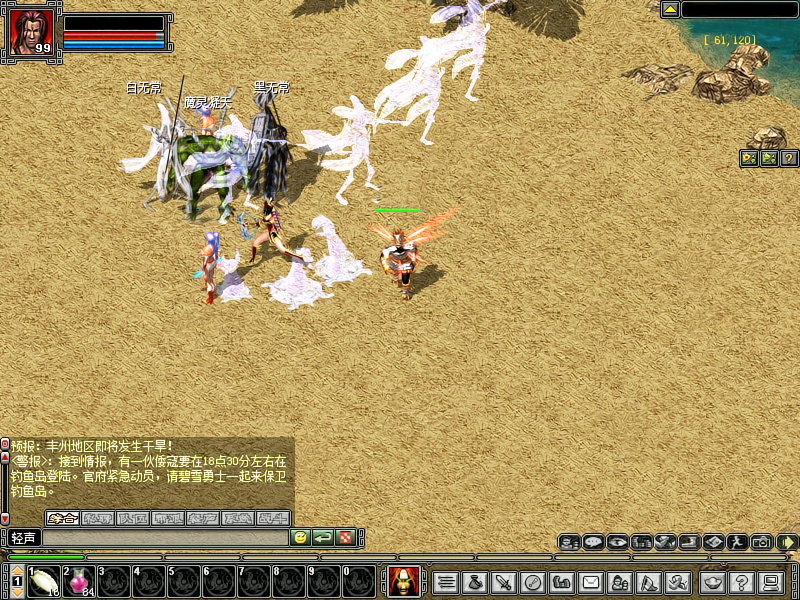Open the envelope mail panel
This screenshot has width=800, height=600.
pos(591,581)
